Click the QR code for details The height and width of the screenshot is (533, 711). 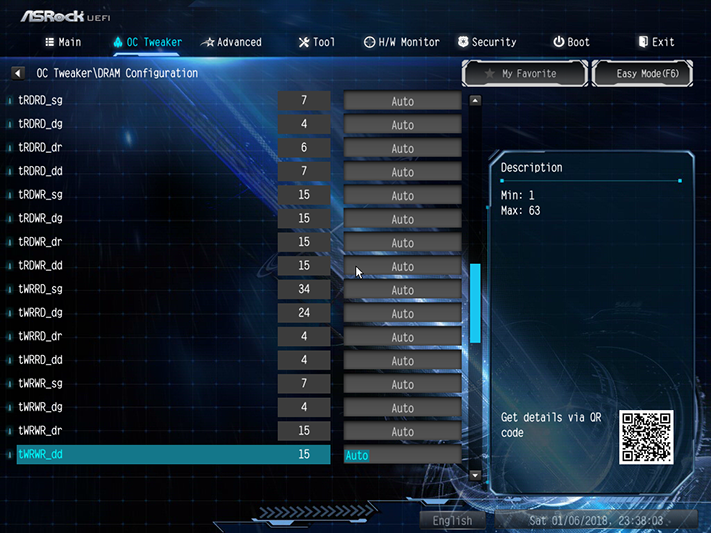point(646,436)
